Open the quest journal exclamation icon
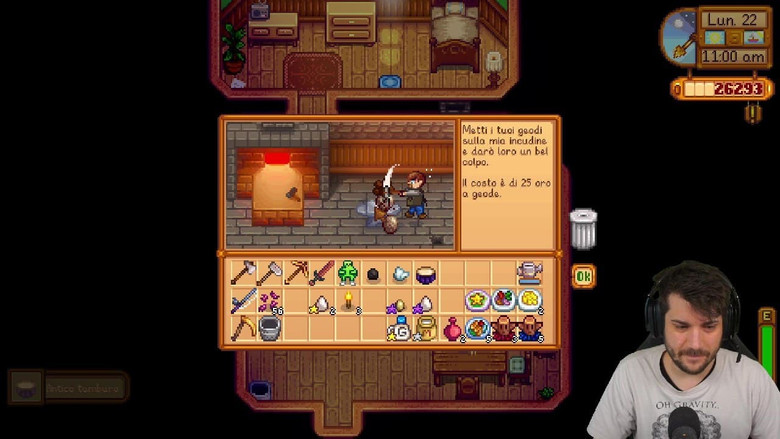Screen dimensions: 780x439 tap(752, 113)
